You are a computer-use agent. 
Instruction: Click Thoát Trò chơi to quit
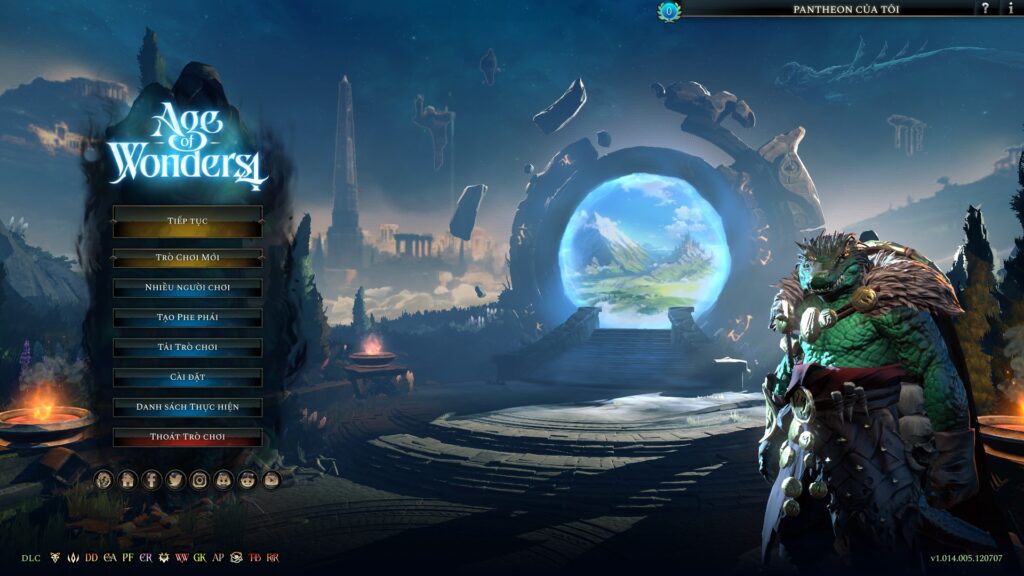tap(187, 438)
